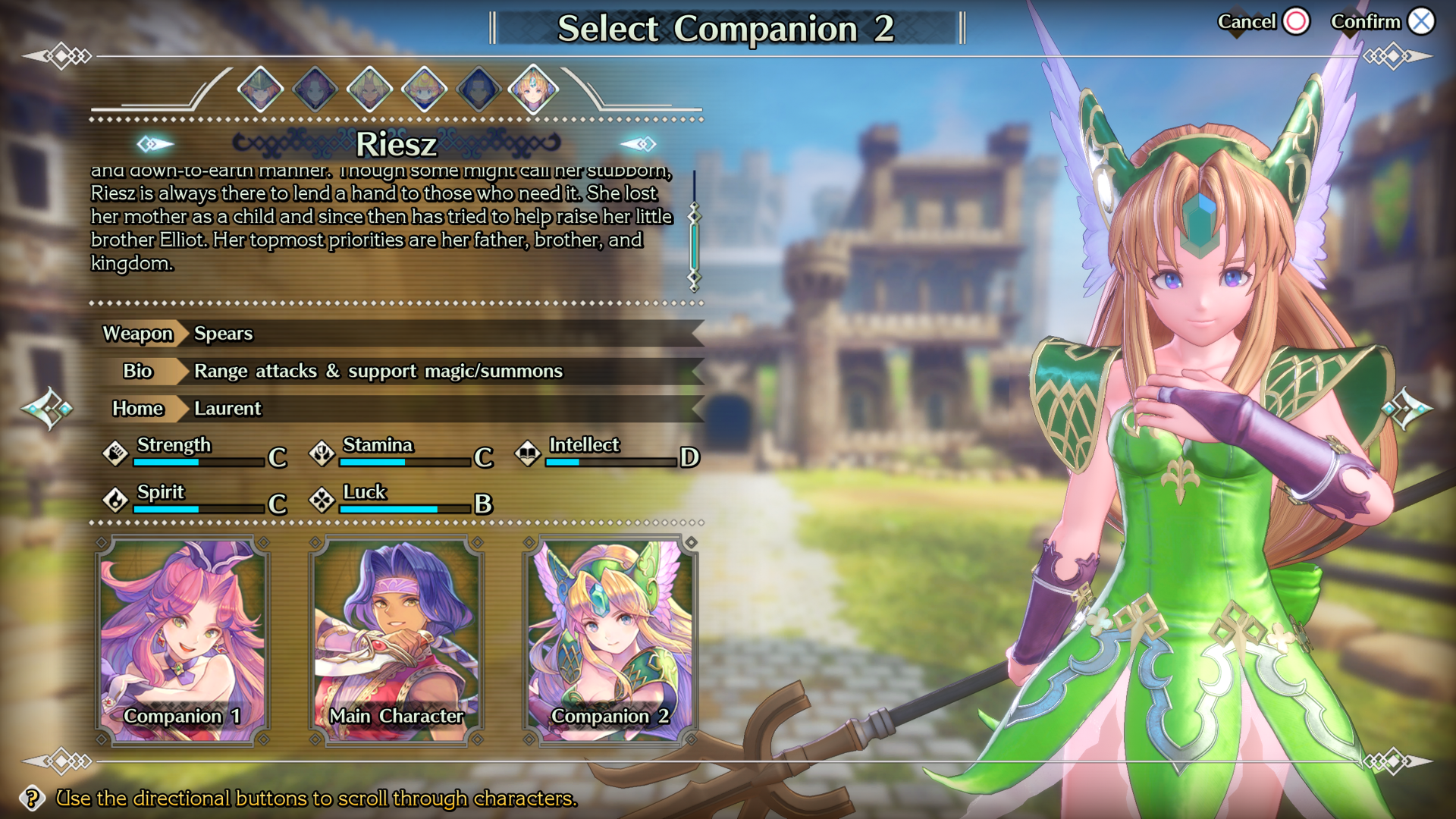
Task: Click the left screen-edge navigation arrow
Action: pyautogui.click(x=47, y=407)
